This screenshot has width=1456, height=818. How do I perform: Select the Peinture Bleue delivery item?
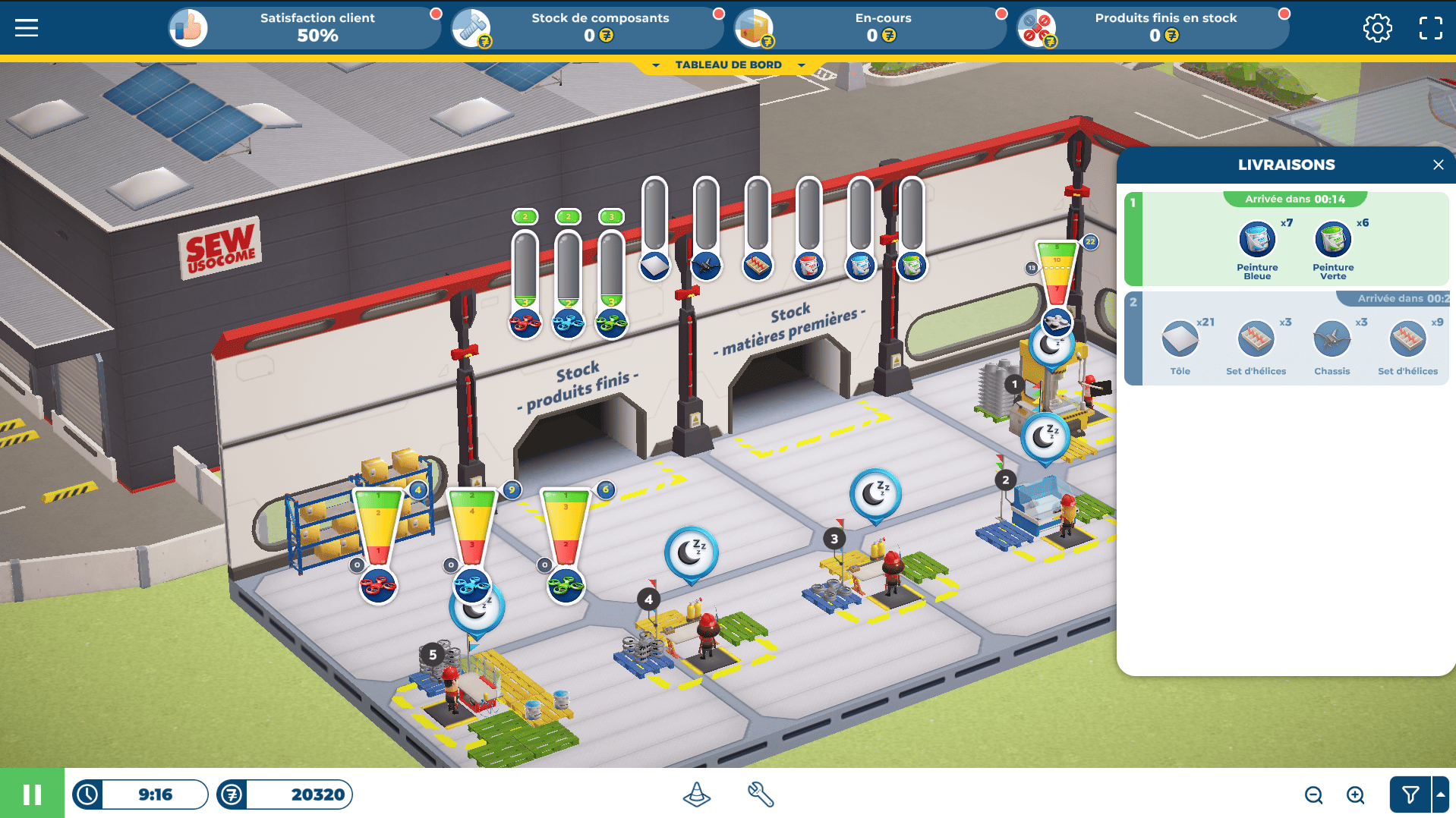[x=1257, y=241]
